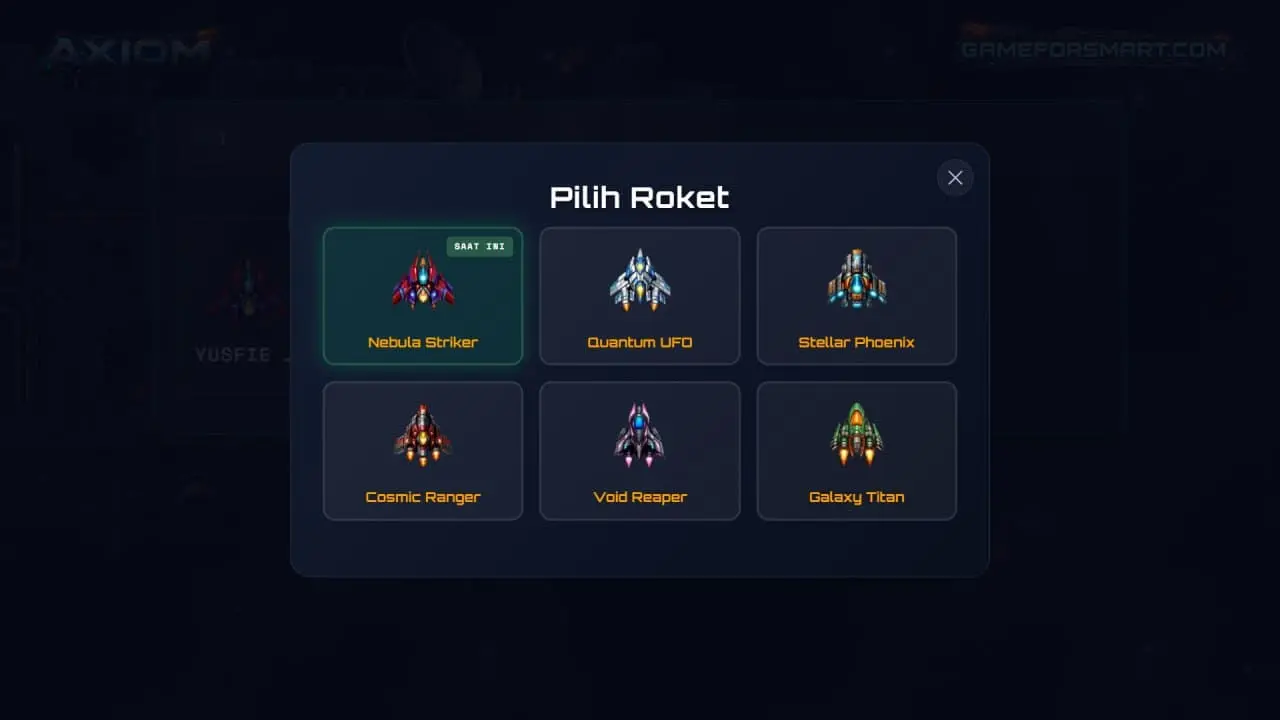Click the Galaxy Titan ship graphic
1280x720 pixels.
tap(857, 433)
